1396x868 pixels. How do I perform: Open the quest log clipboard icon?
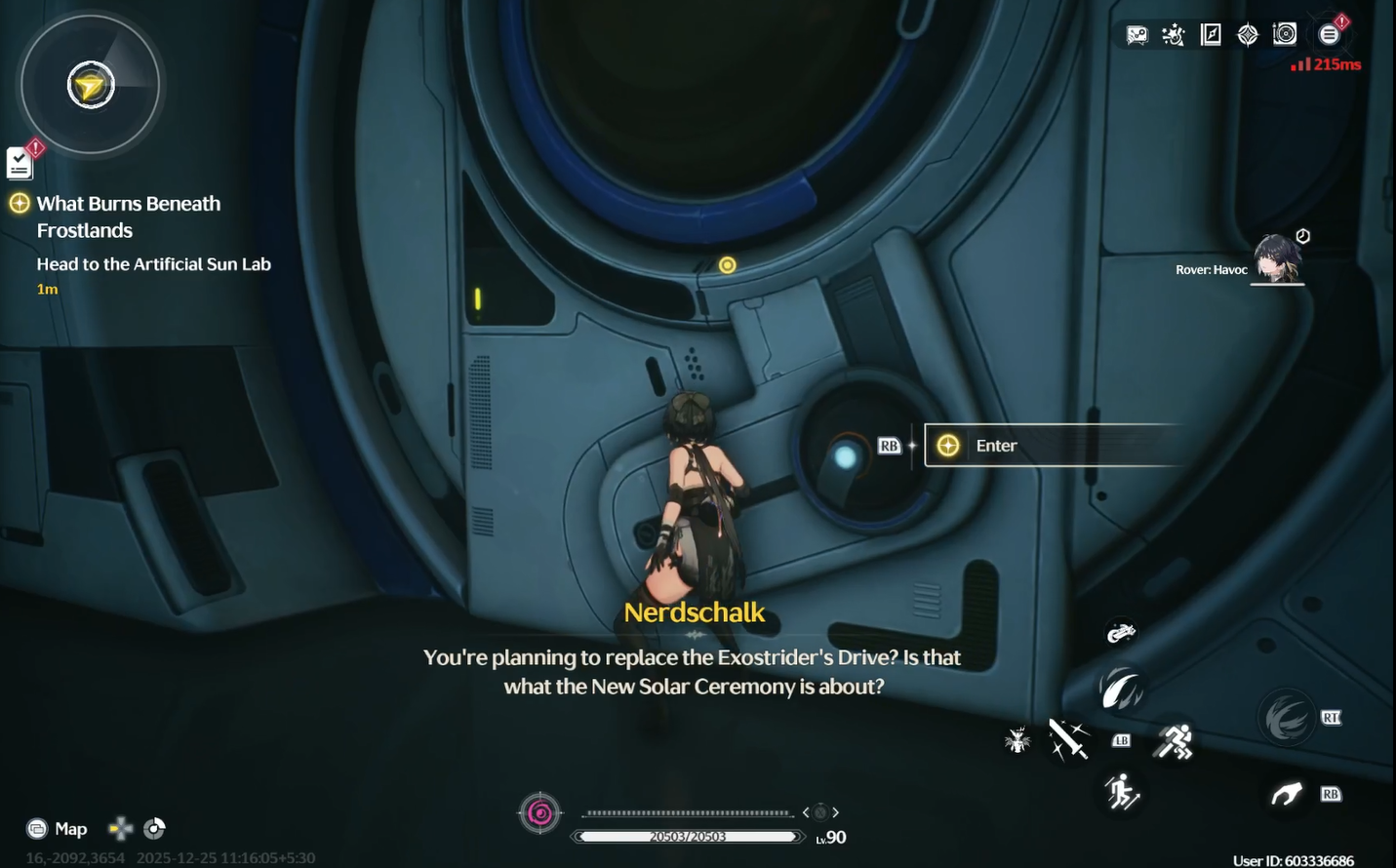point(20,163)
